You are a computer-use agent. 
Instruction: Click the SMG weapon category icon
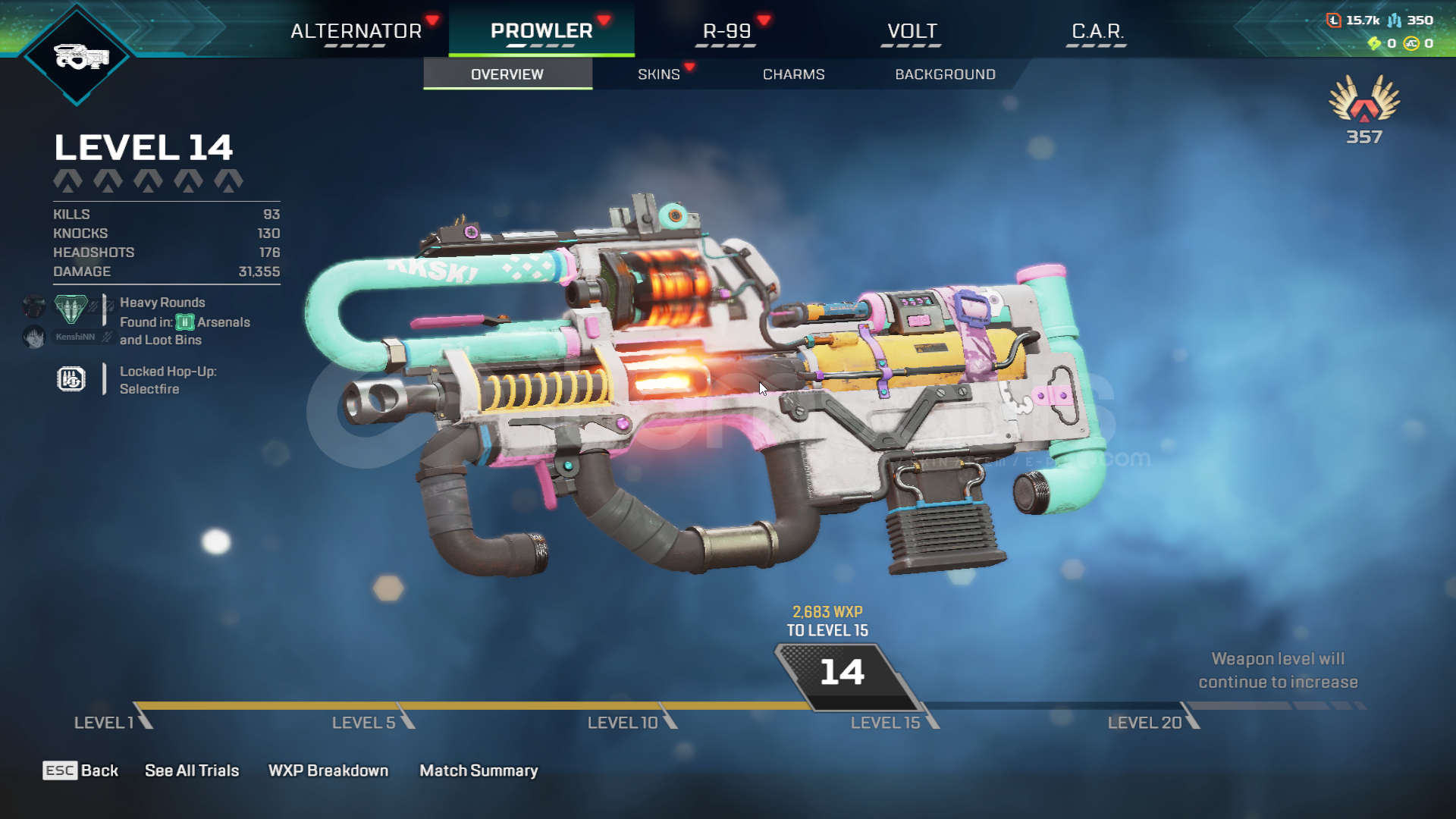point(77,55)
